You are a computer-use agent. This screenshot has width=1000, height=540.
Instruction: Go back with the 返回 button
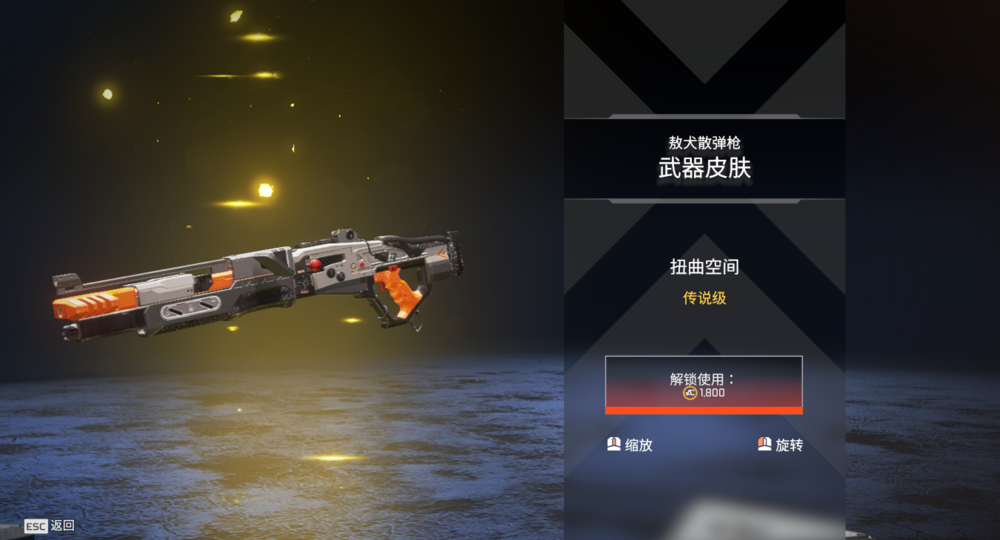51,525
